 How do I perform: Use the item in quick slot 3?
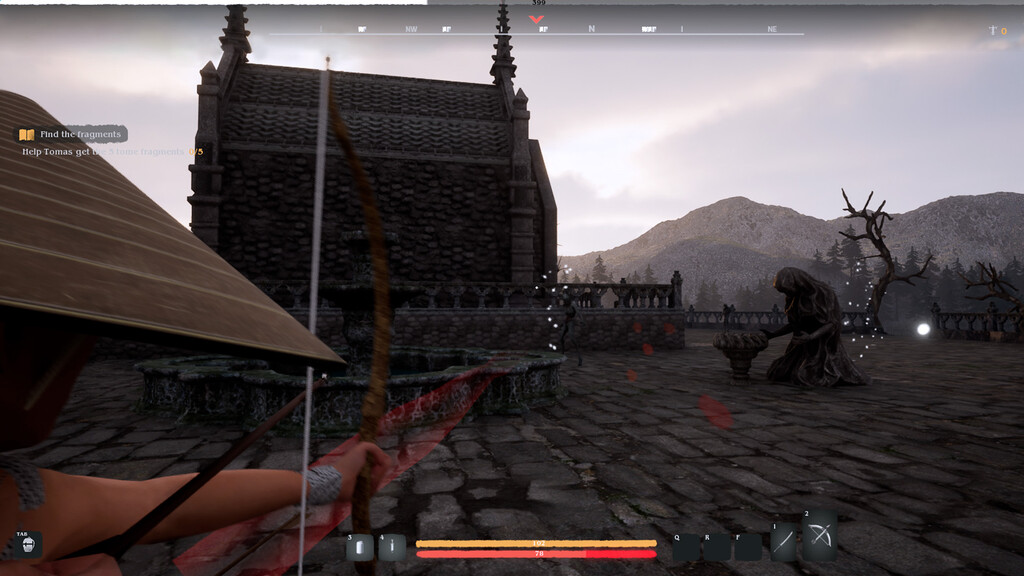pos(360,547)
